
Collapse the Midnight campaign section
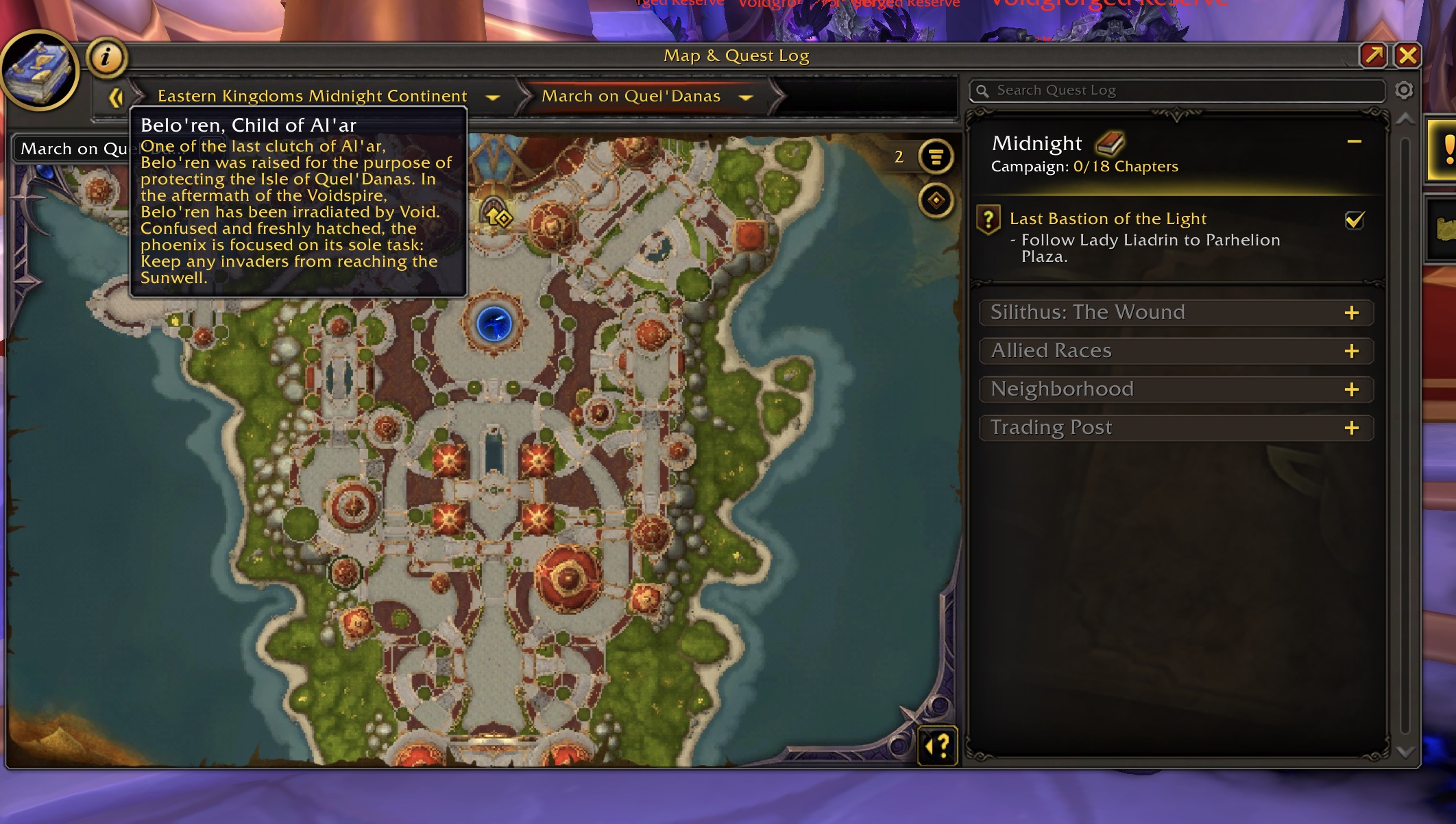click(x=1354, y=142)
